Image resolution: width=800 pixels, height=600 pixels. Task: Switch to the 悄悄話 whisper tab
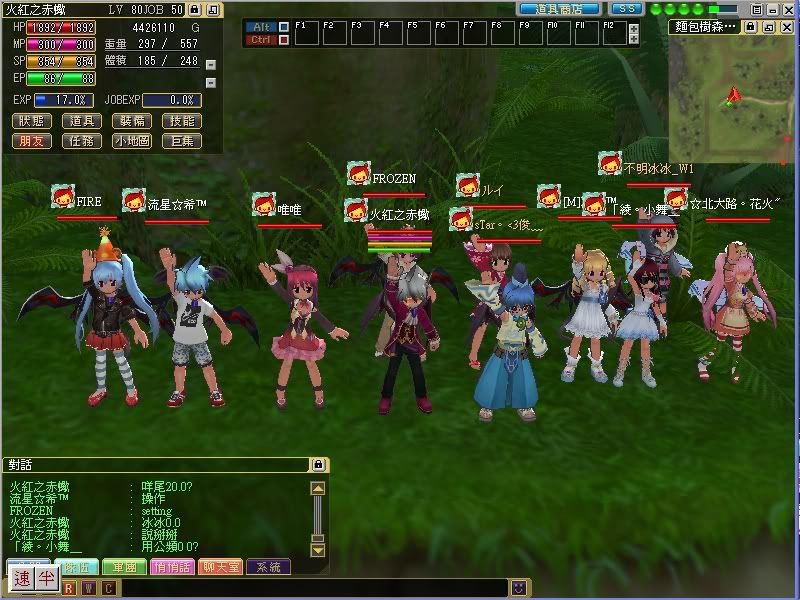pos(174,567)
